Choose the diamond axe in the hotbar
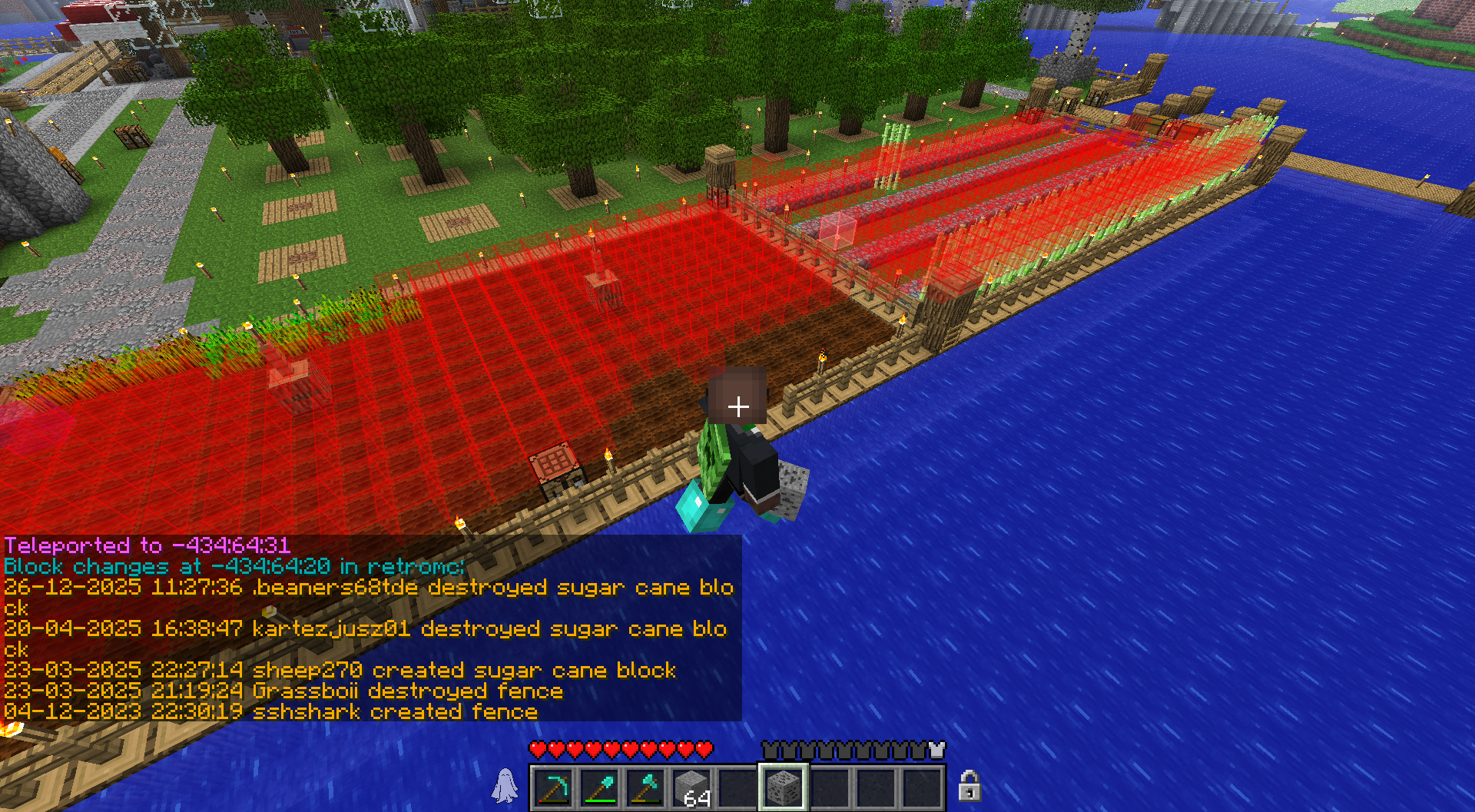1475x812 pixels. tap(646, 787)
